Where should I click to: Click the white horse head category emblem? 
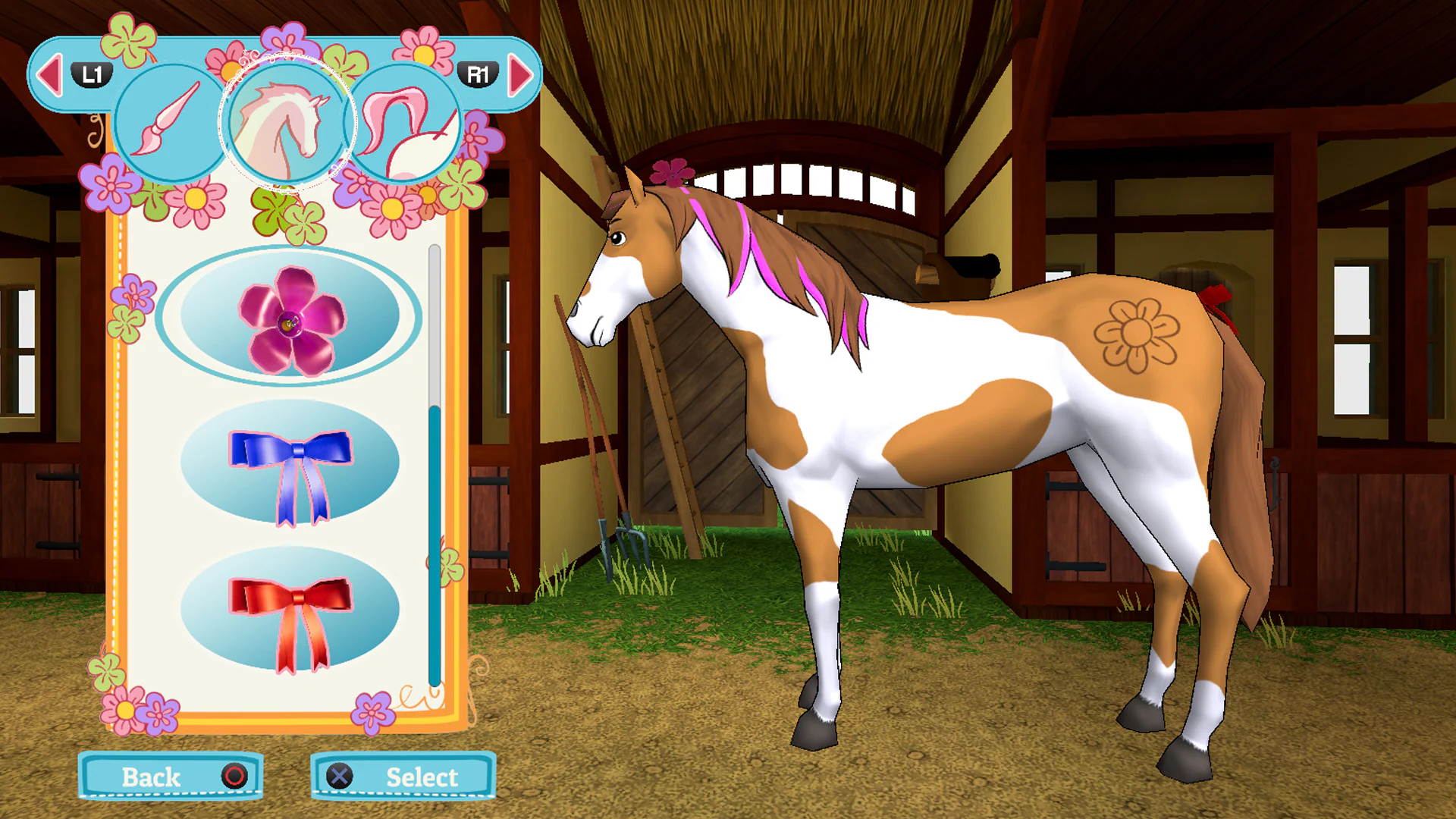click(286, 124)
